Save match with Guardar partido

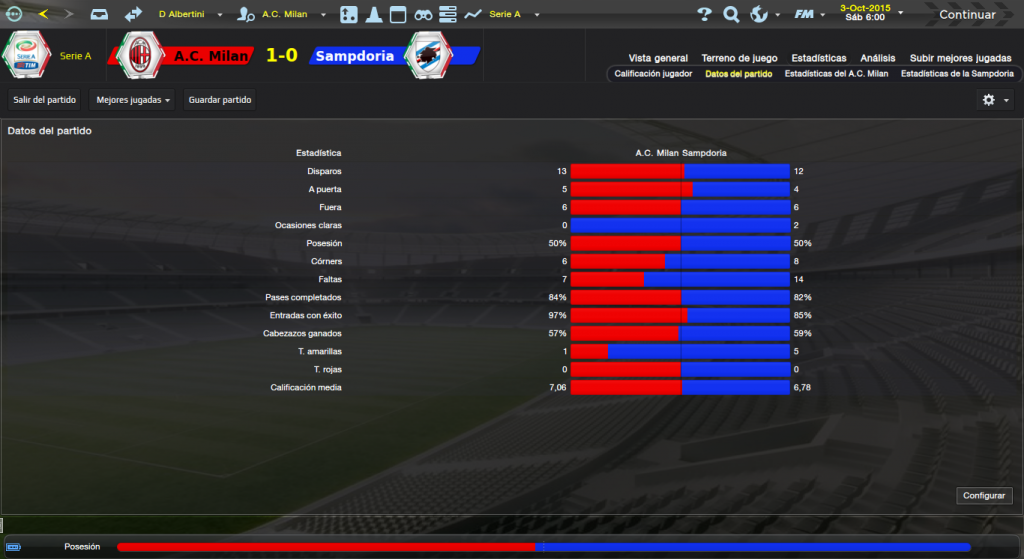point(220,100)
